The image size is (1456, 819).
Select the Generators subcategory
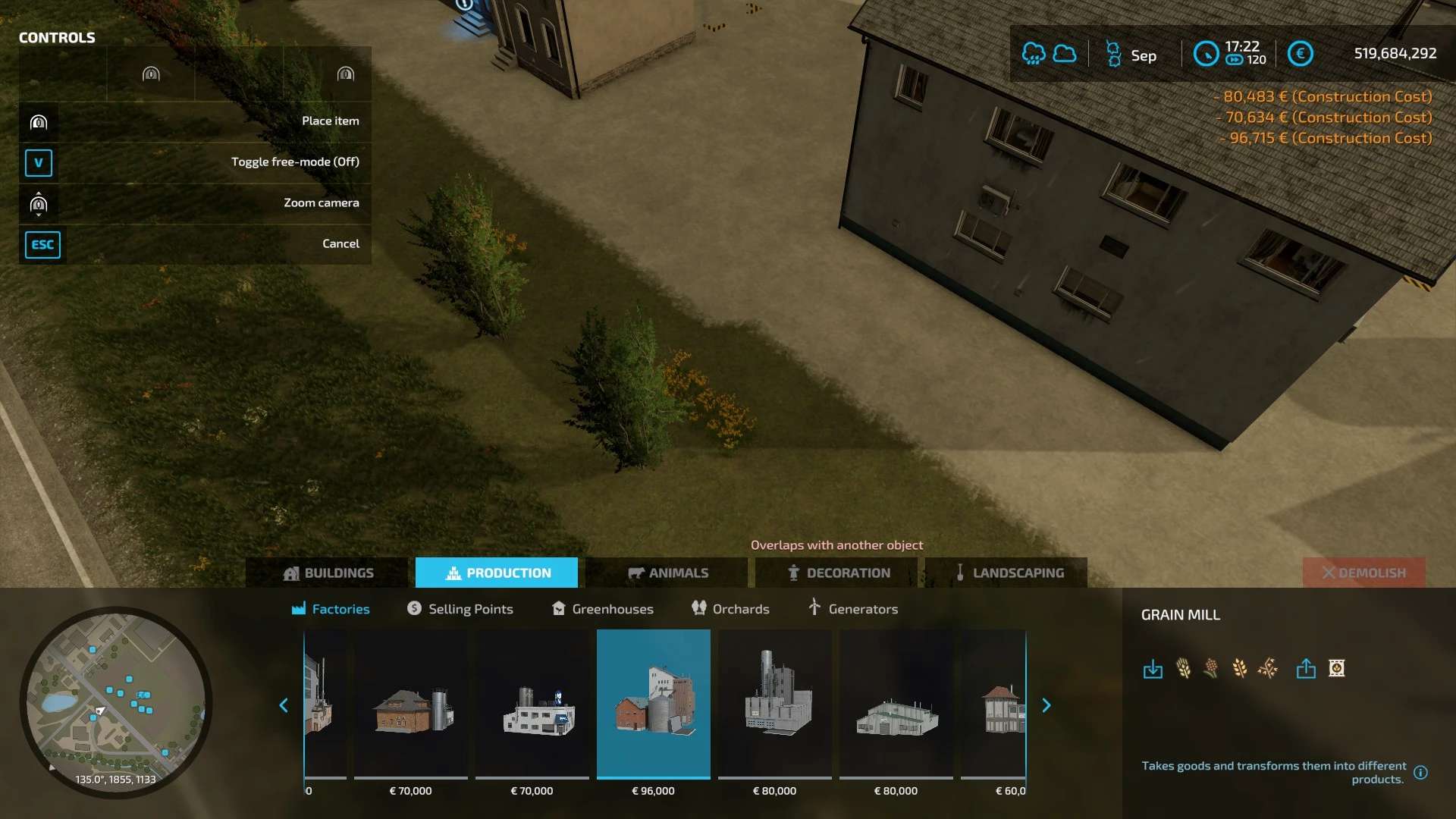(852, 609)
